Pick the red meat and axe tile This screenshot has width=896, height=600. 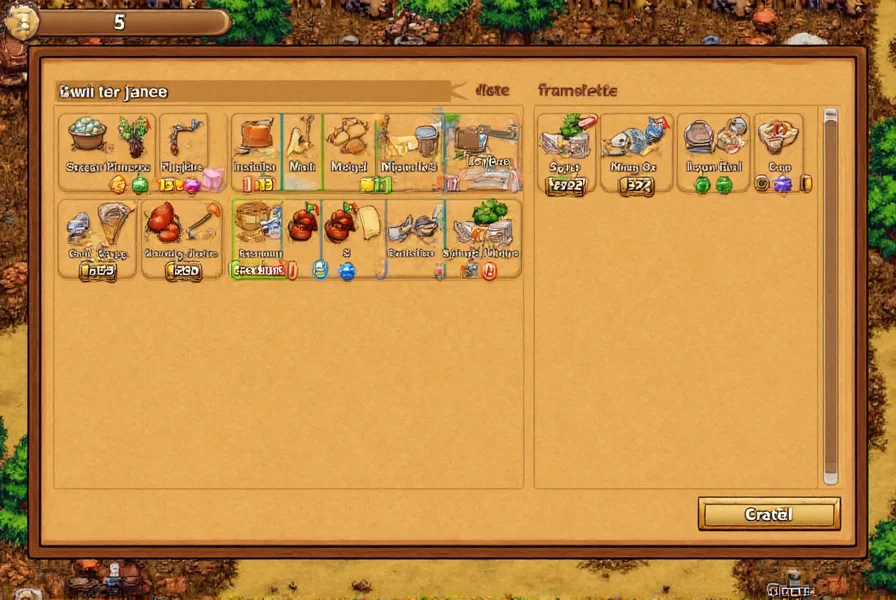pos(181,239)
